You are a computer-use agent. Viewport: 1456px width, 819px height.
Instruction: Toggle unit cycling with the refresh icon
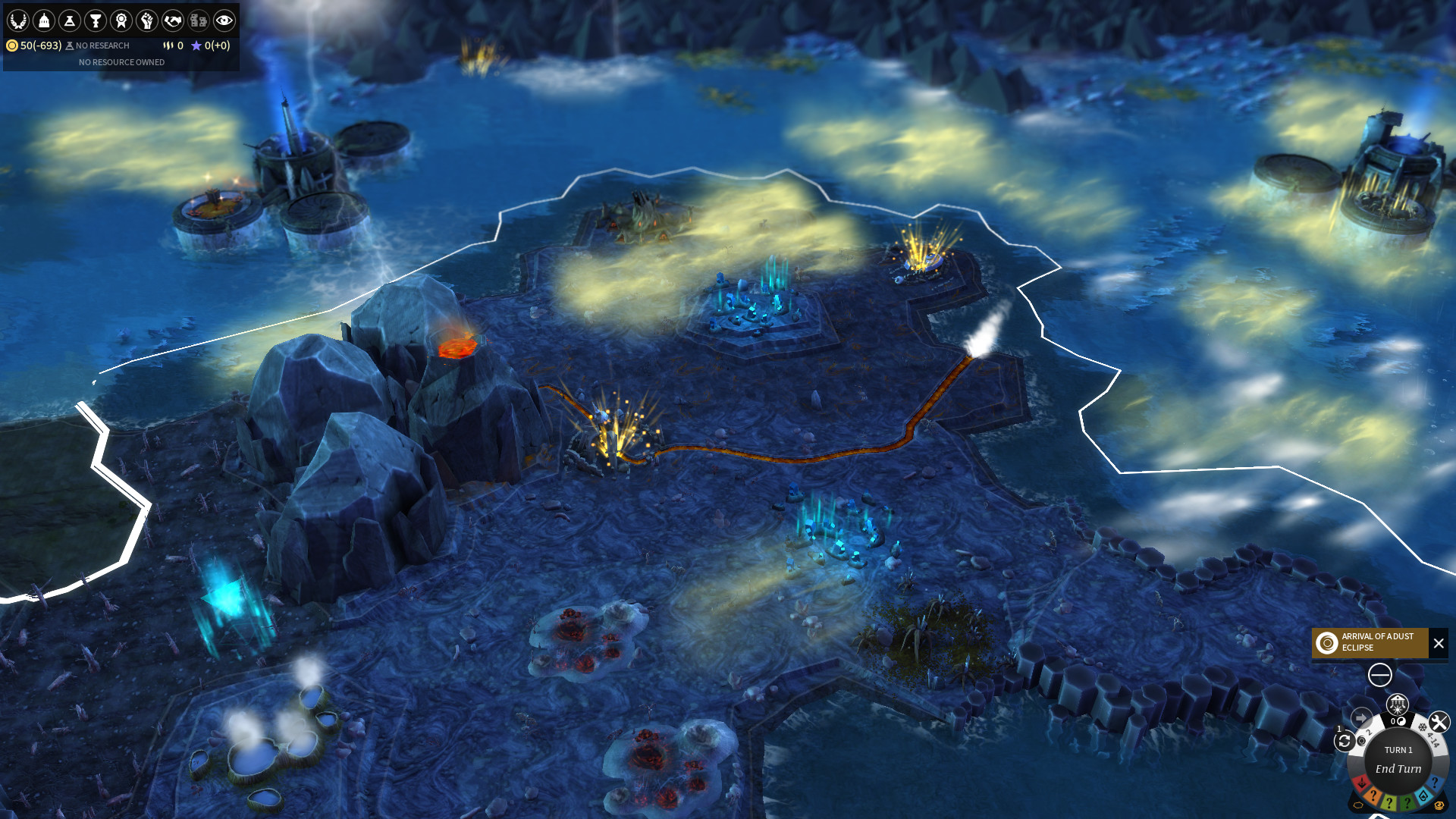(1345, 740)
